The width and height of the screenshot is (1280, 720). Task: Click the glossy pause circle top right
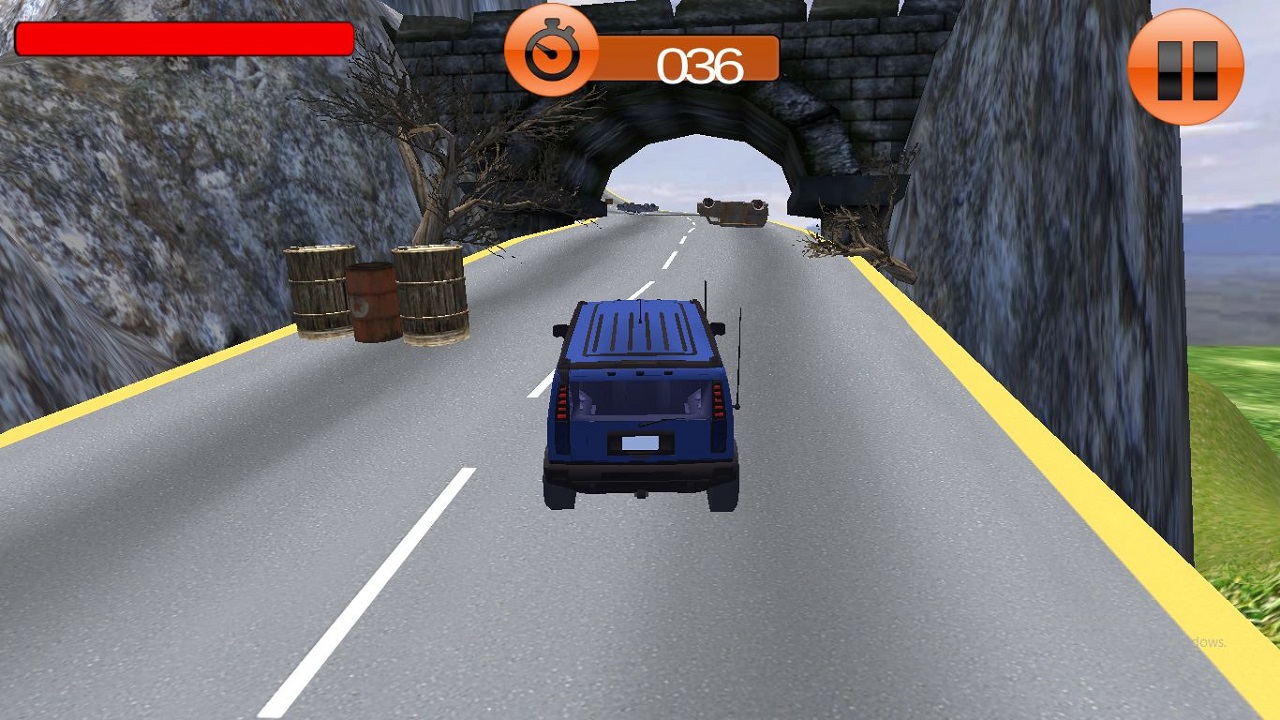[1186, 66]
